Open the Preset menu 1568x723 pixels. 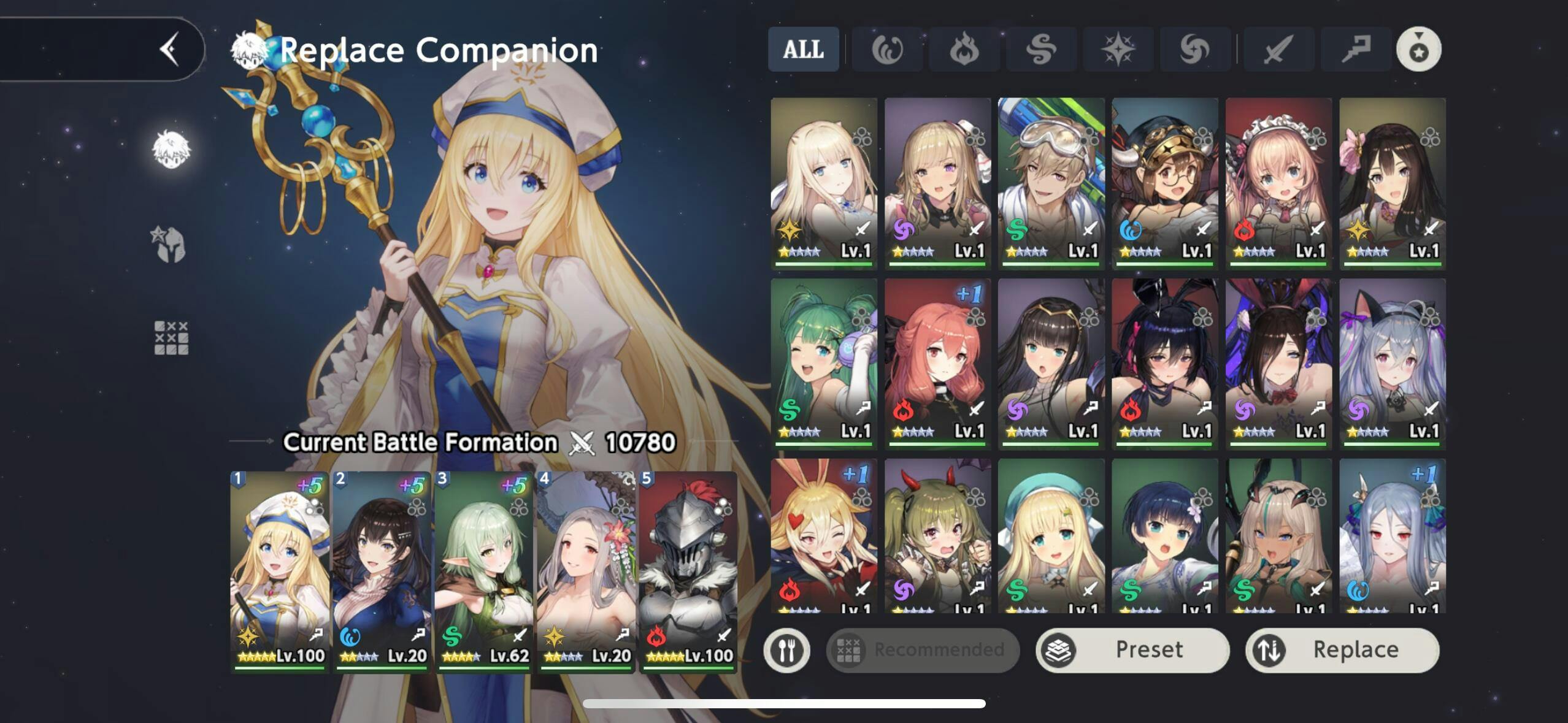tap(1132, 649)
